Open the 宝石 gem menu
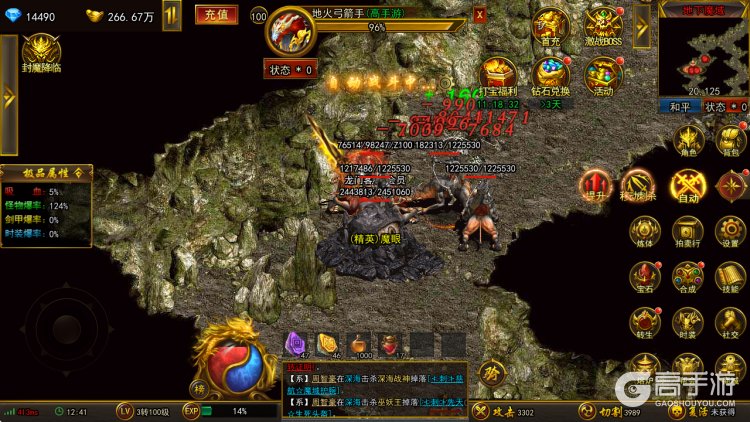 click(x=644, y=276)
